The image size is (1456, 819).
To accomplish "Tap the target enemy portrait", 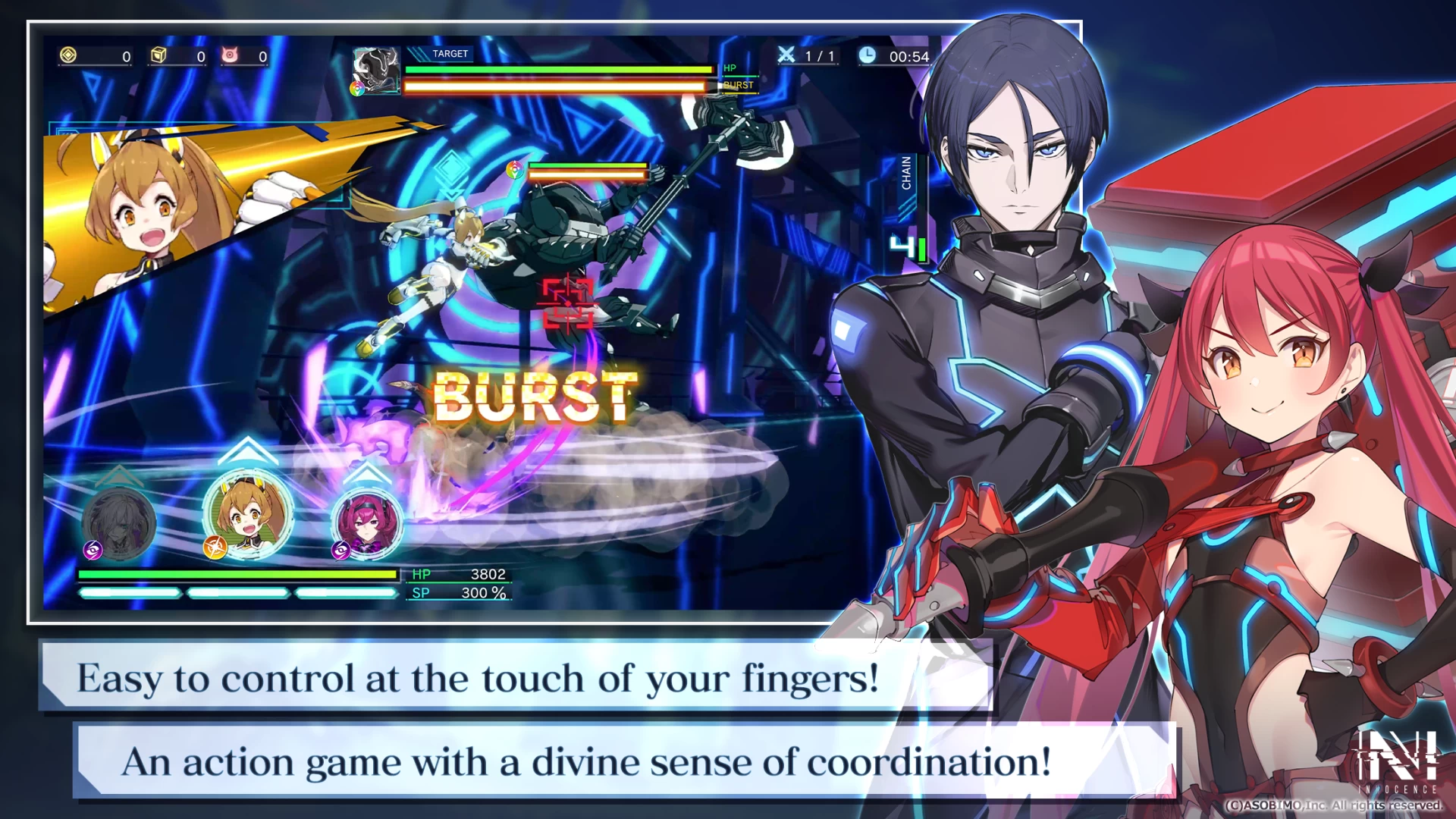I will [x=377, y=71].
